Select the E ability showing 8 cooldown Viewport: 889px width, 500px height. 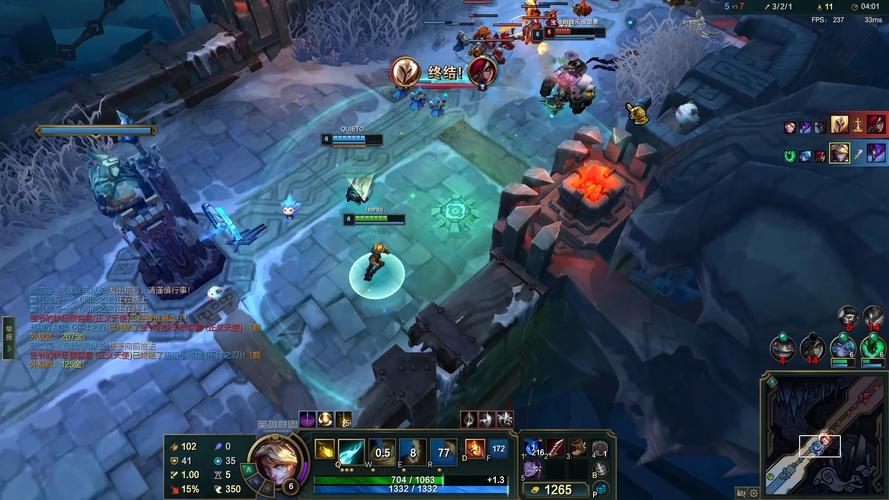tap(412, 451)
